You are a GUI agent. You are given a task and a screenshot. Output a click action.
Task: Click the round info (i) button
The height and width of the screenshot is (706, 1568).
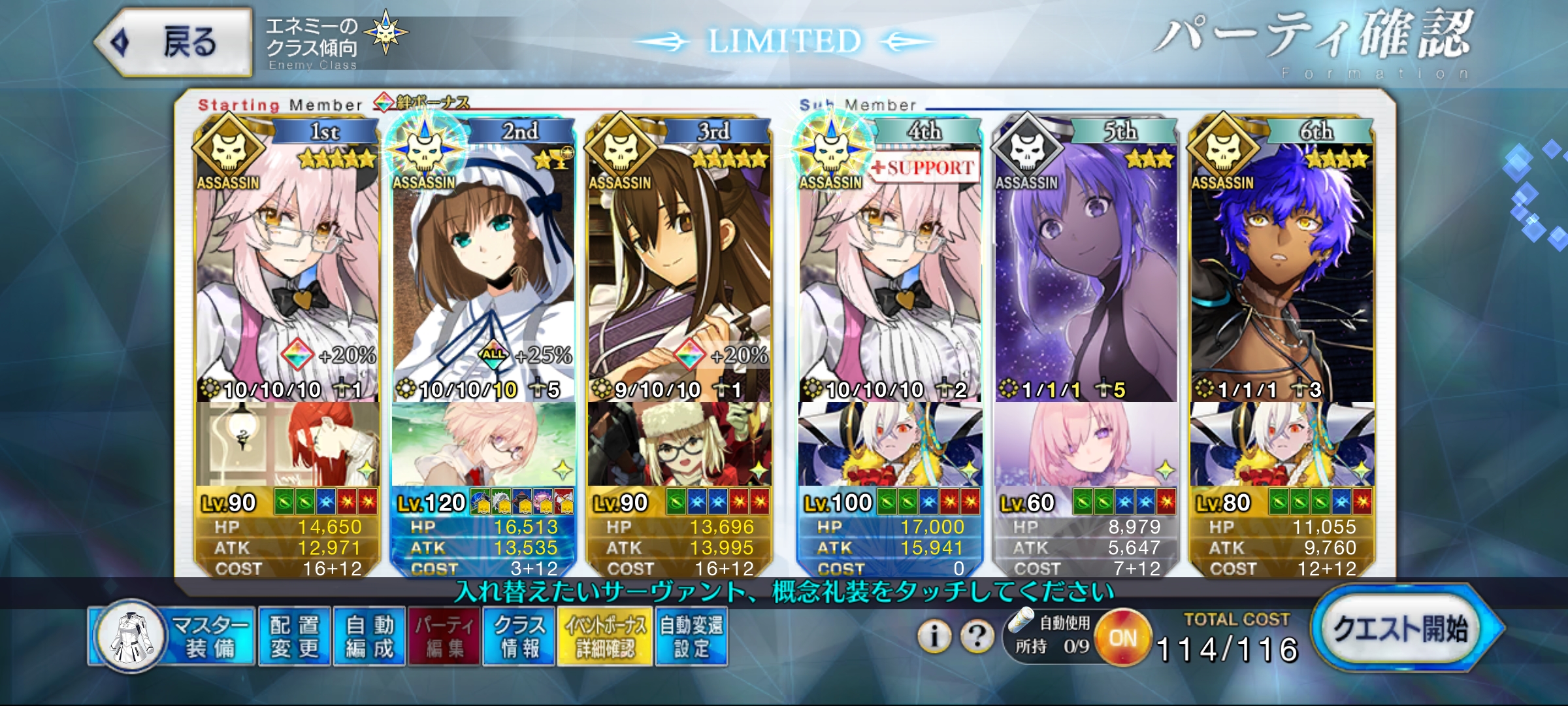click(935, 635)
